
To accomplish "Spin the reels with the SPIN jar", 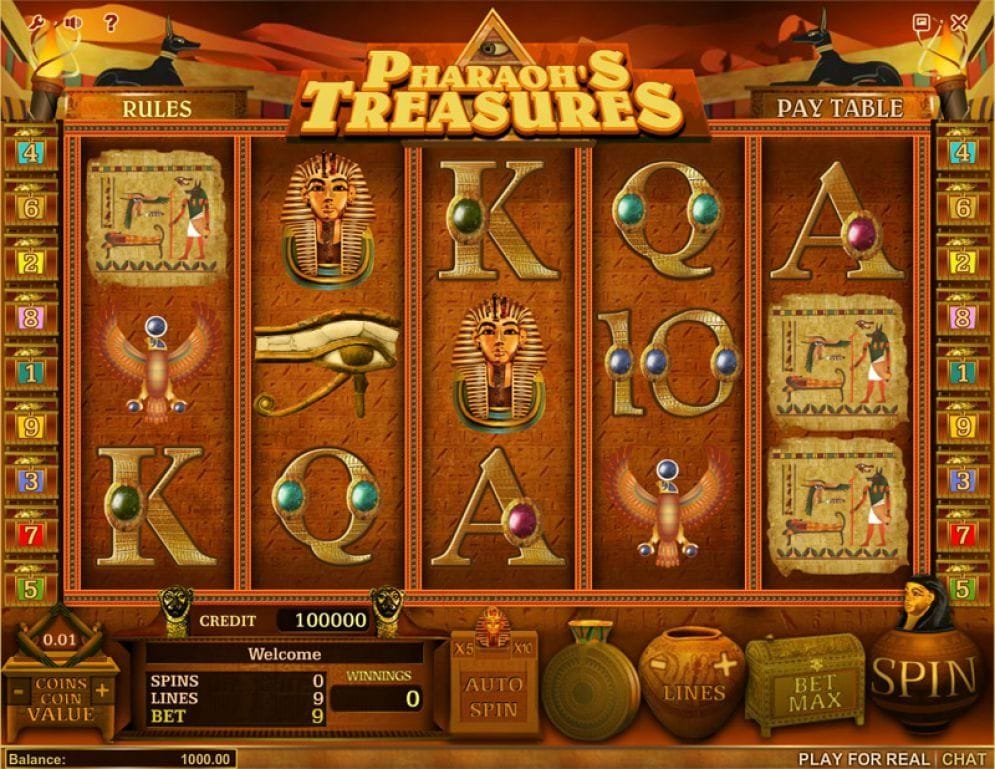I will [924, 679].
